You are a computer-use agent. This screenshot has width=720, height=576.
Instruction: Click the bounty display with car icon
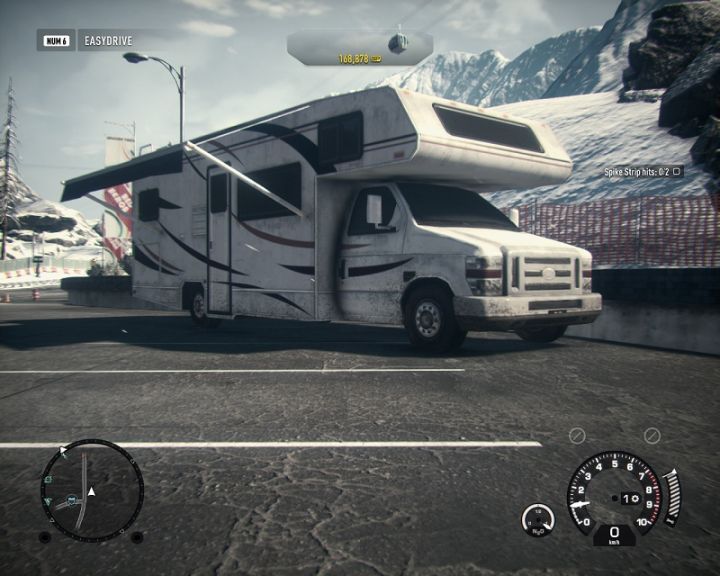coord(360,46)
